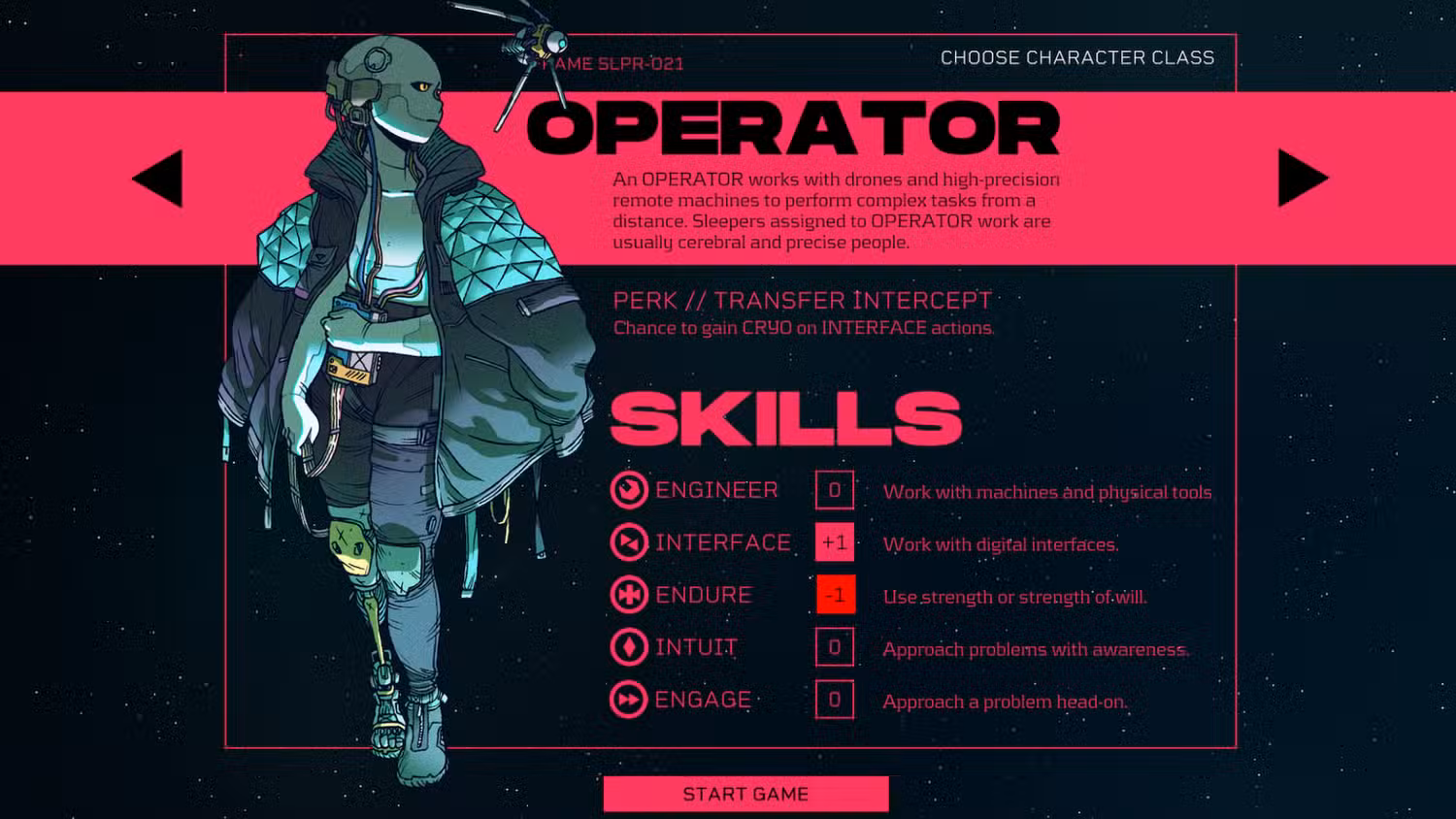Go to the previous character class
Viewport: 1456px width, 819px height.
(x=160, y=179)
